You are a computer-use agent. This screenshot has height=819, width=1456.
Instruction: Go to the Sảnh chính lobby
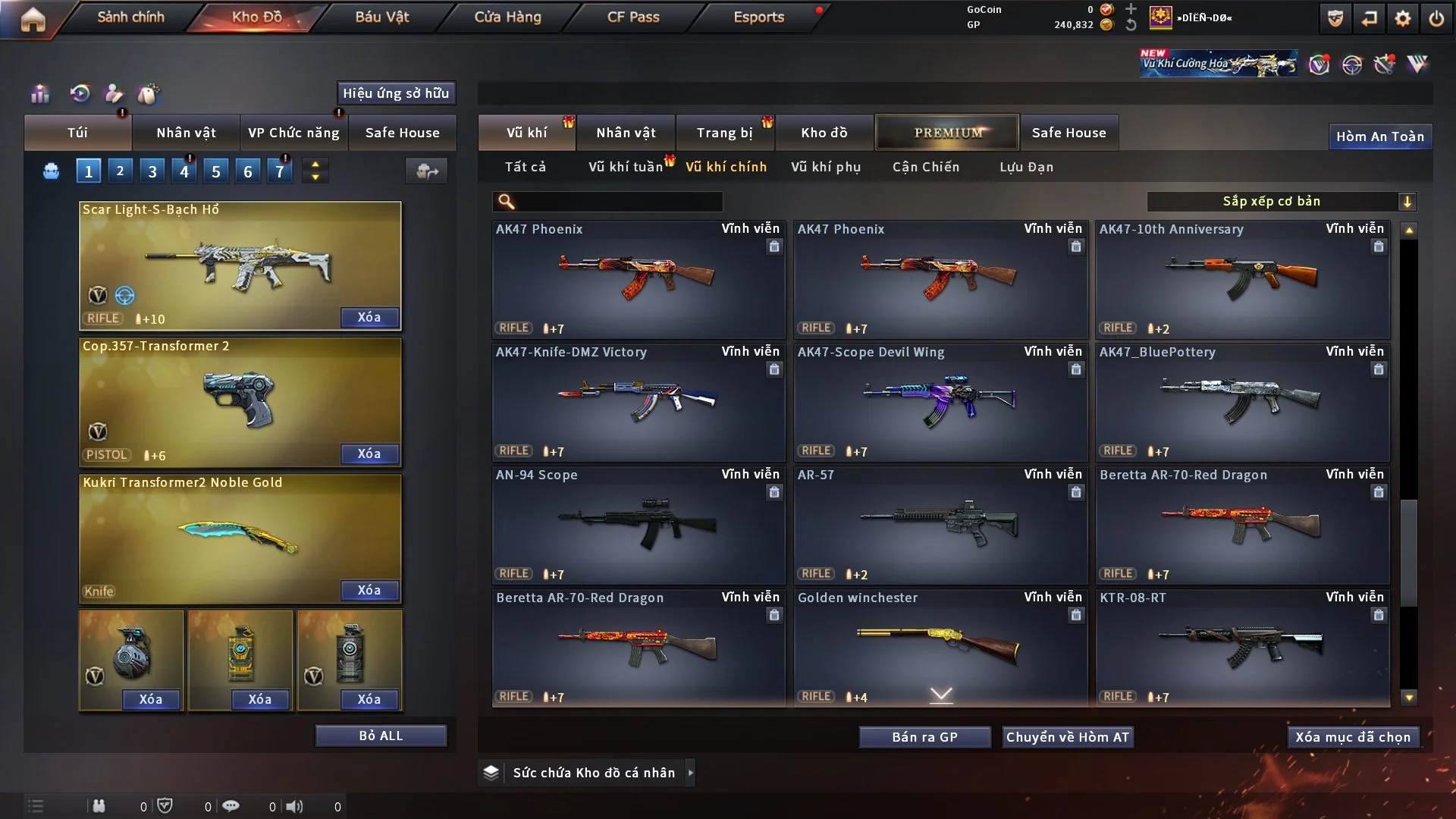coord(130,17)
